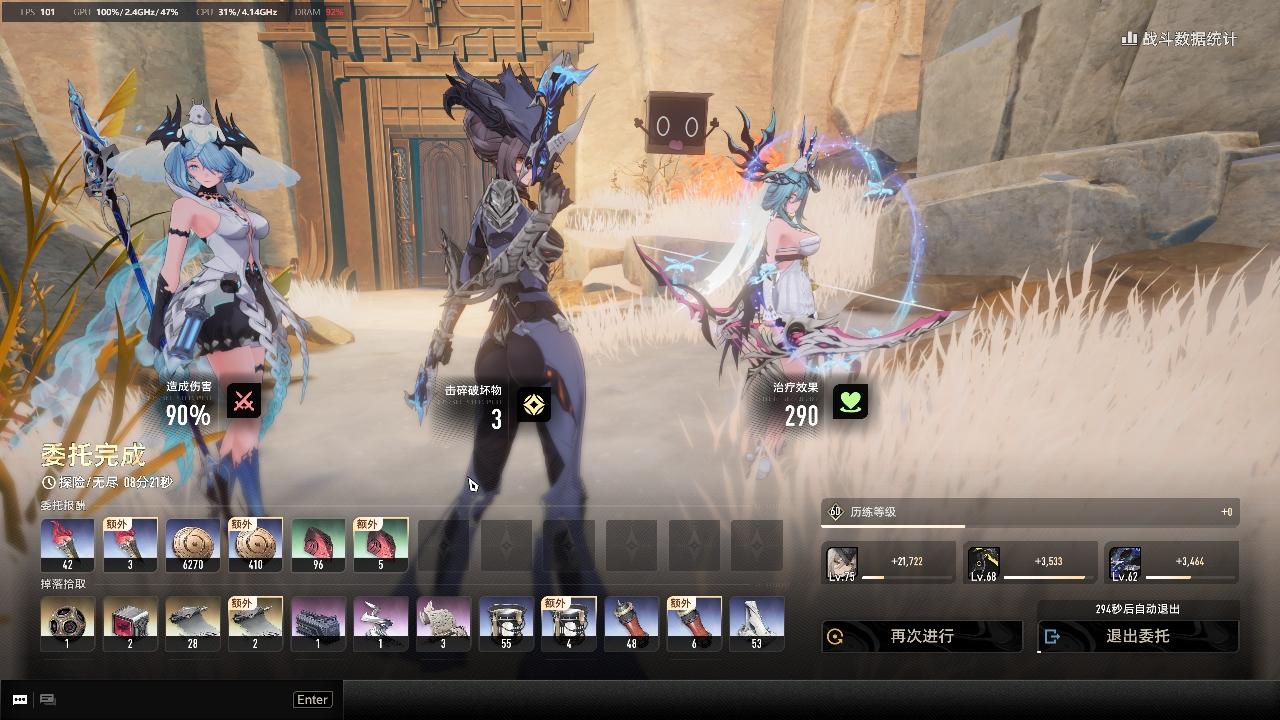View the white fragment drop showing 53
Screen dimensions: 1280x720
[x=756, y=624]
